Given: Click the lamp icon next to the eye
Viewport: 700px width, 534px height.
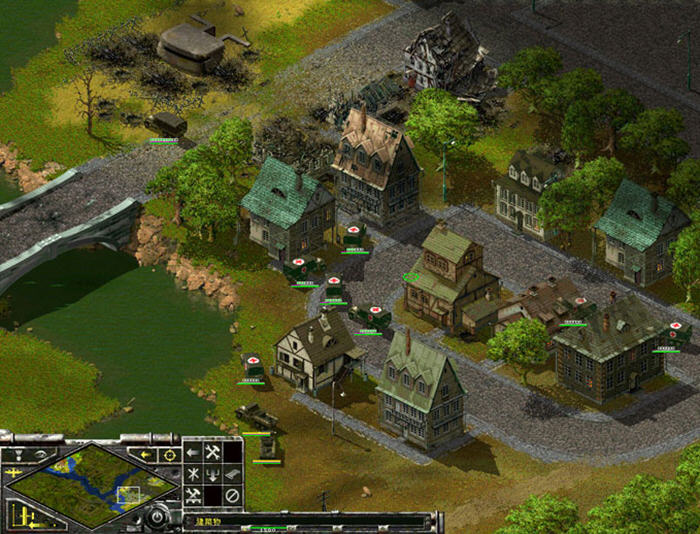Looking at the screenshot, I should (18, 455).
